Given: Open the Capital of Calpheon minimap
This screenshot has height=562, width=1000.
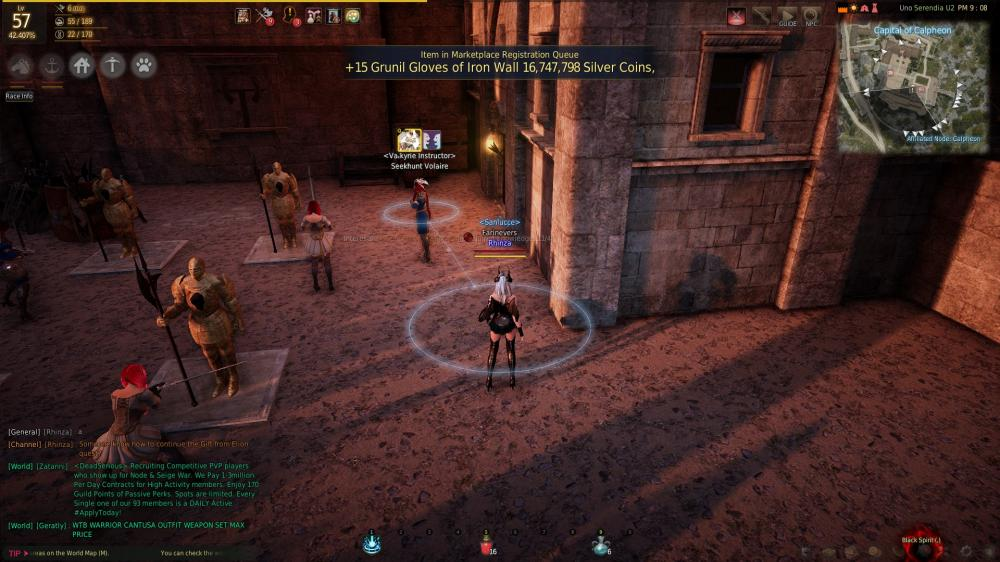Looking at the screenshot, I should pos(912,88).
